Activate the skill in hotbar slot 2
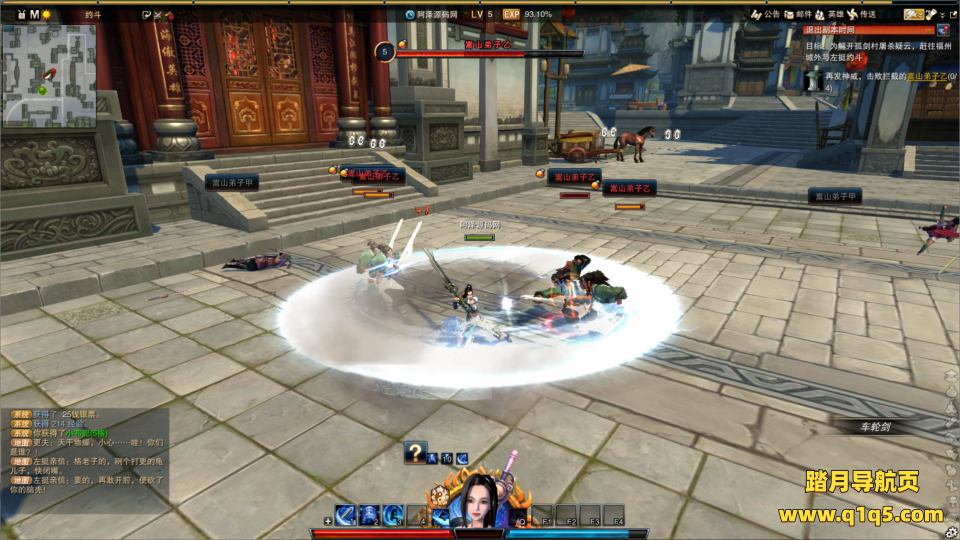Image resolution: width=960 pixels, height=540 pixels. click(369, 515)
